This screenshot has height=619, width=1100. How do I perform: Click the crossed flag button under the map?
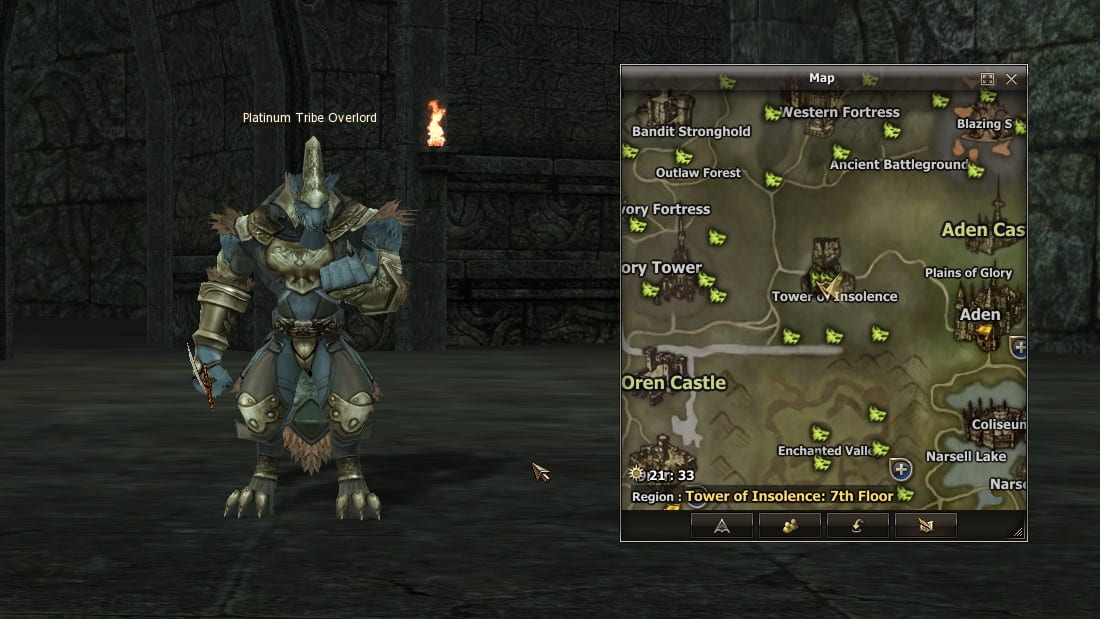coord(925,526)
